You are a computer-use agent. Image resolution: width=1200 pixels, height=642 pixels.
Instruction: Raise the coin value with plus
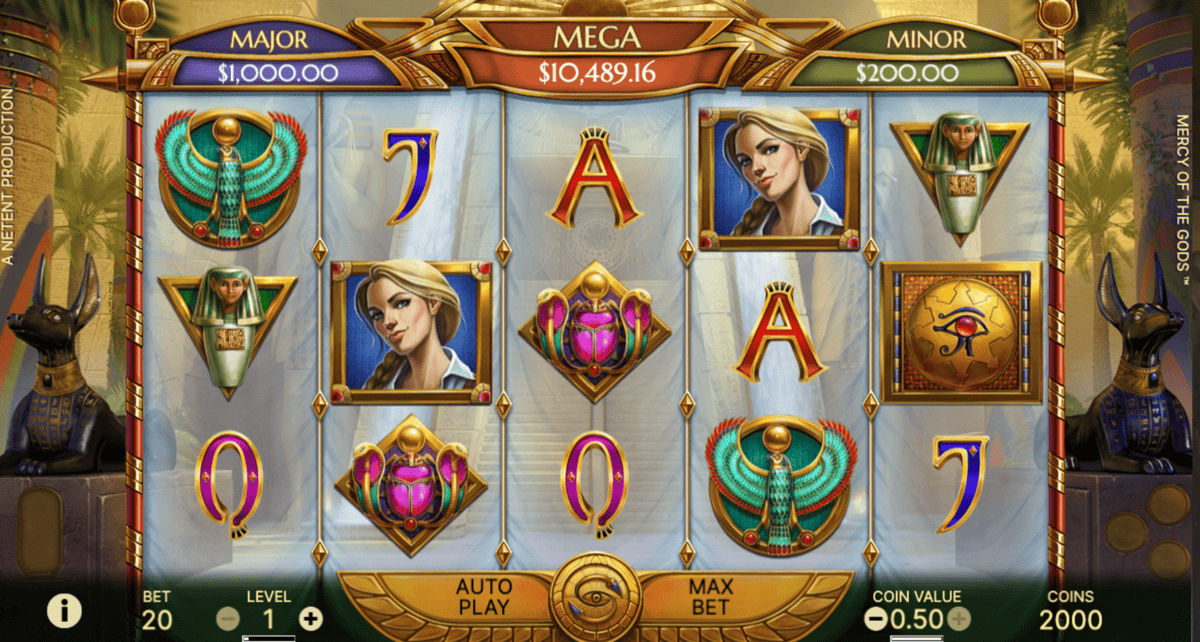[958, 619]
